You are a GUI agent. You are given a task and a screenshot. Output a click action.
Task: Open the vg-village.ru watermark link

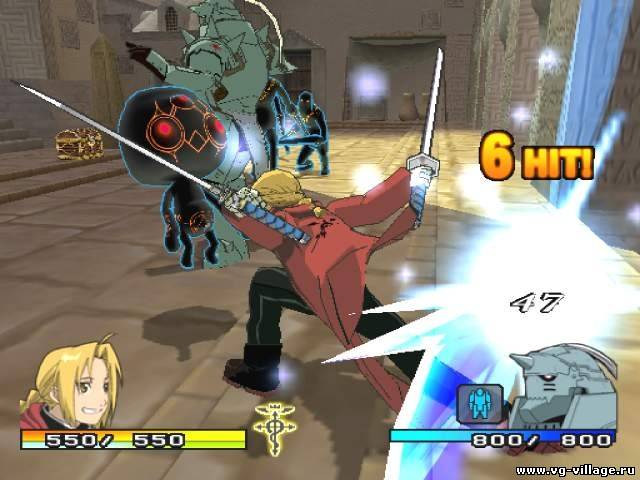click(x=570, y=468)
